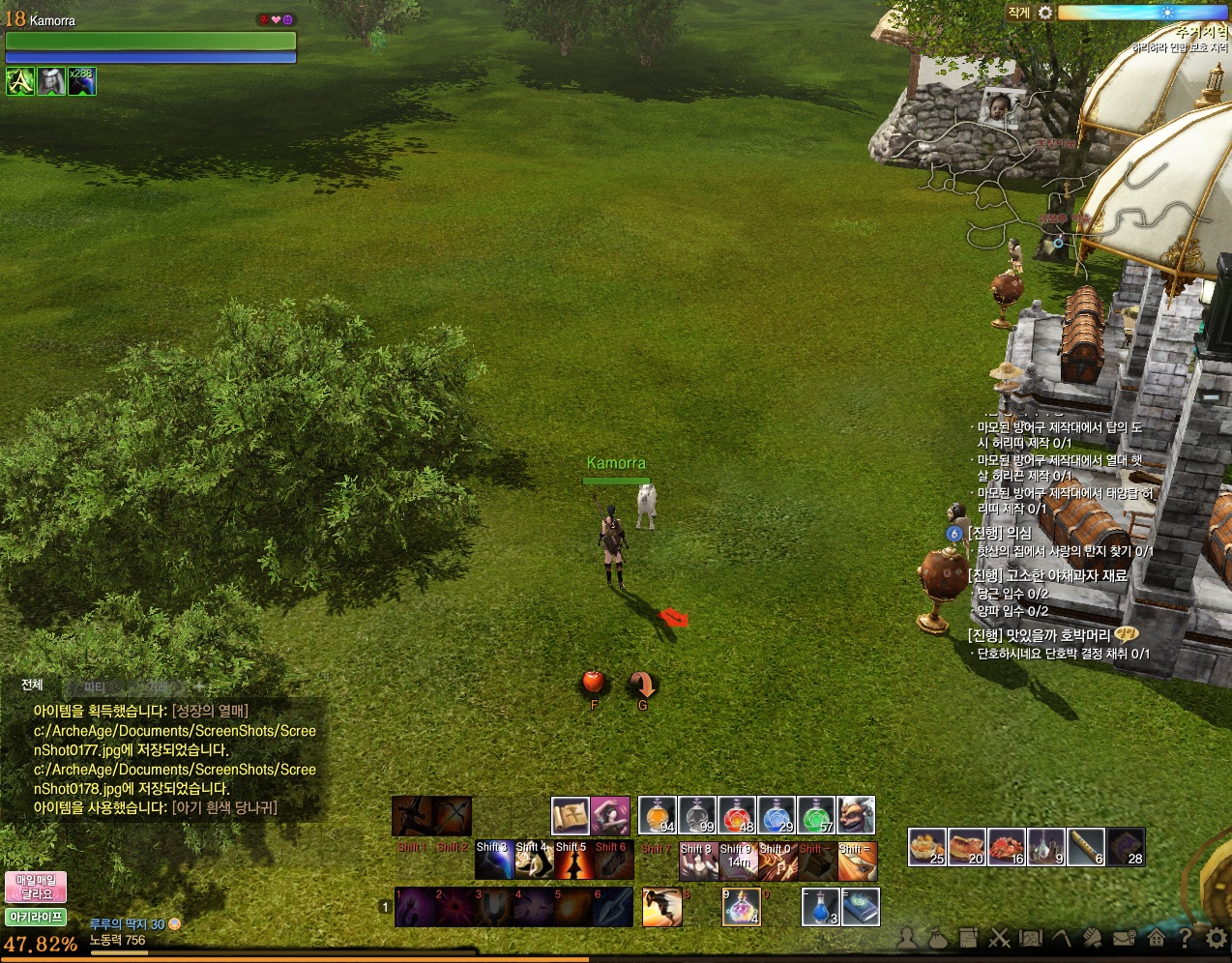
Task: Use the orange potion with 94 stack
Action: point(658,815)
